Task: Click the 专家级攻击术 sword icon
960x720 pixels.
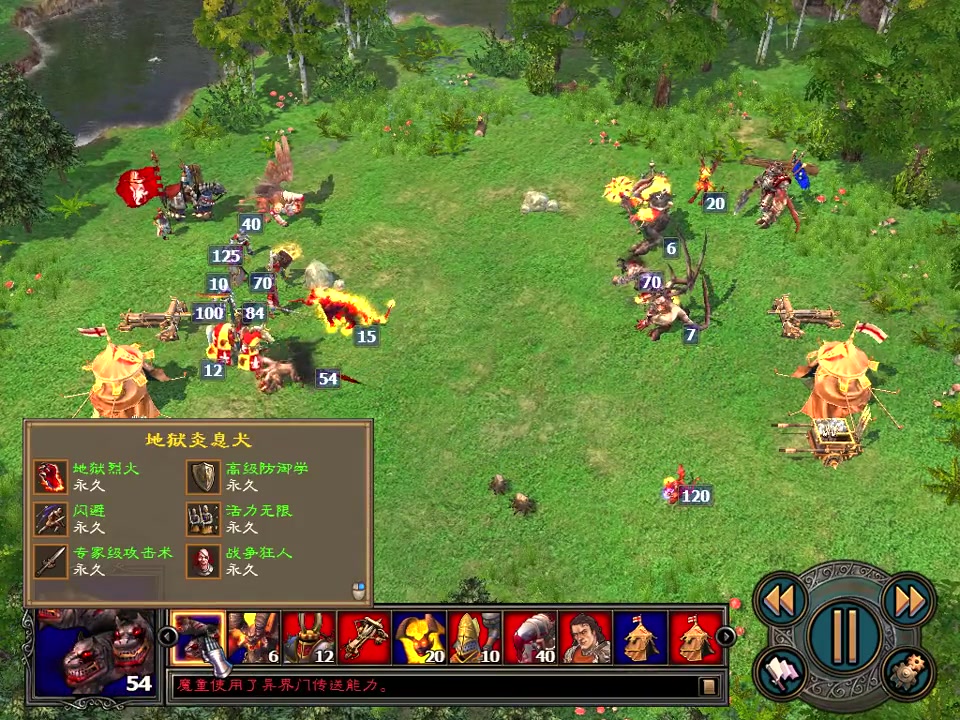Action: (50, 561)
